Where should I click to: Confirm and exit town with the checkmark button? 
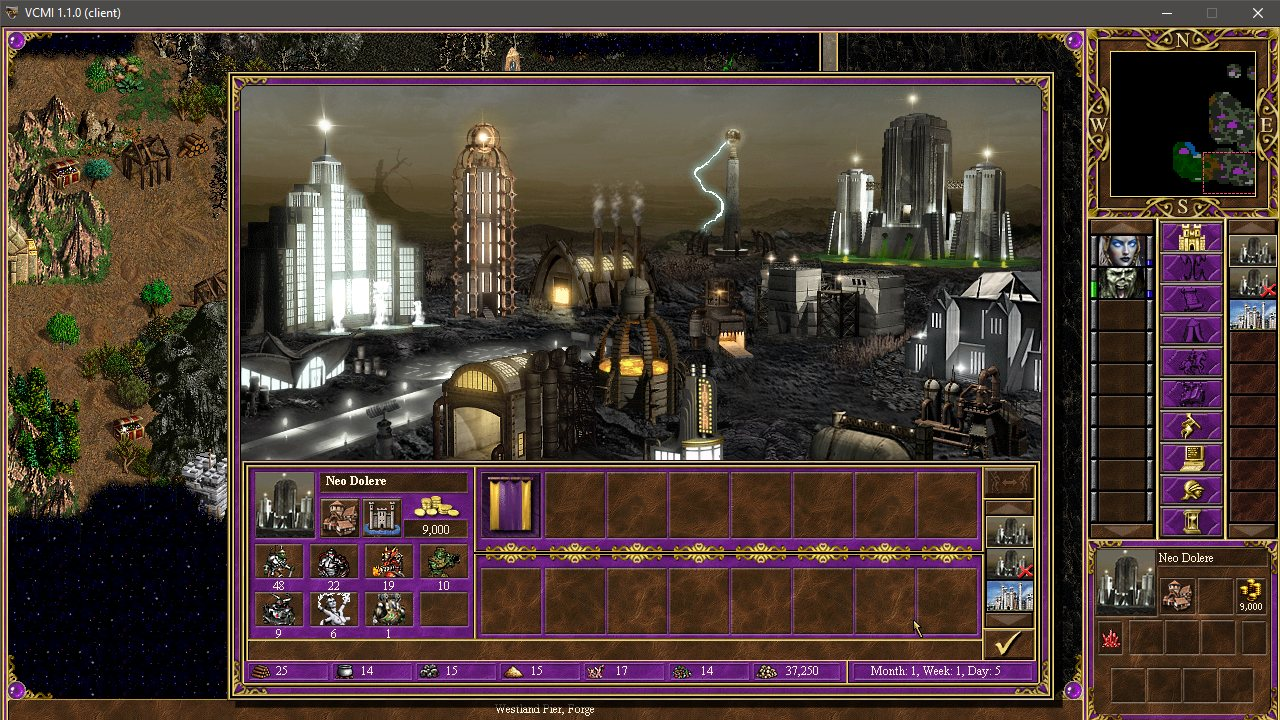1008,643
